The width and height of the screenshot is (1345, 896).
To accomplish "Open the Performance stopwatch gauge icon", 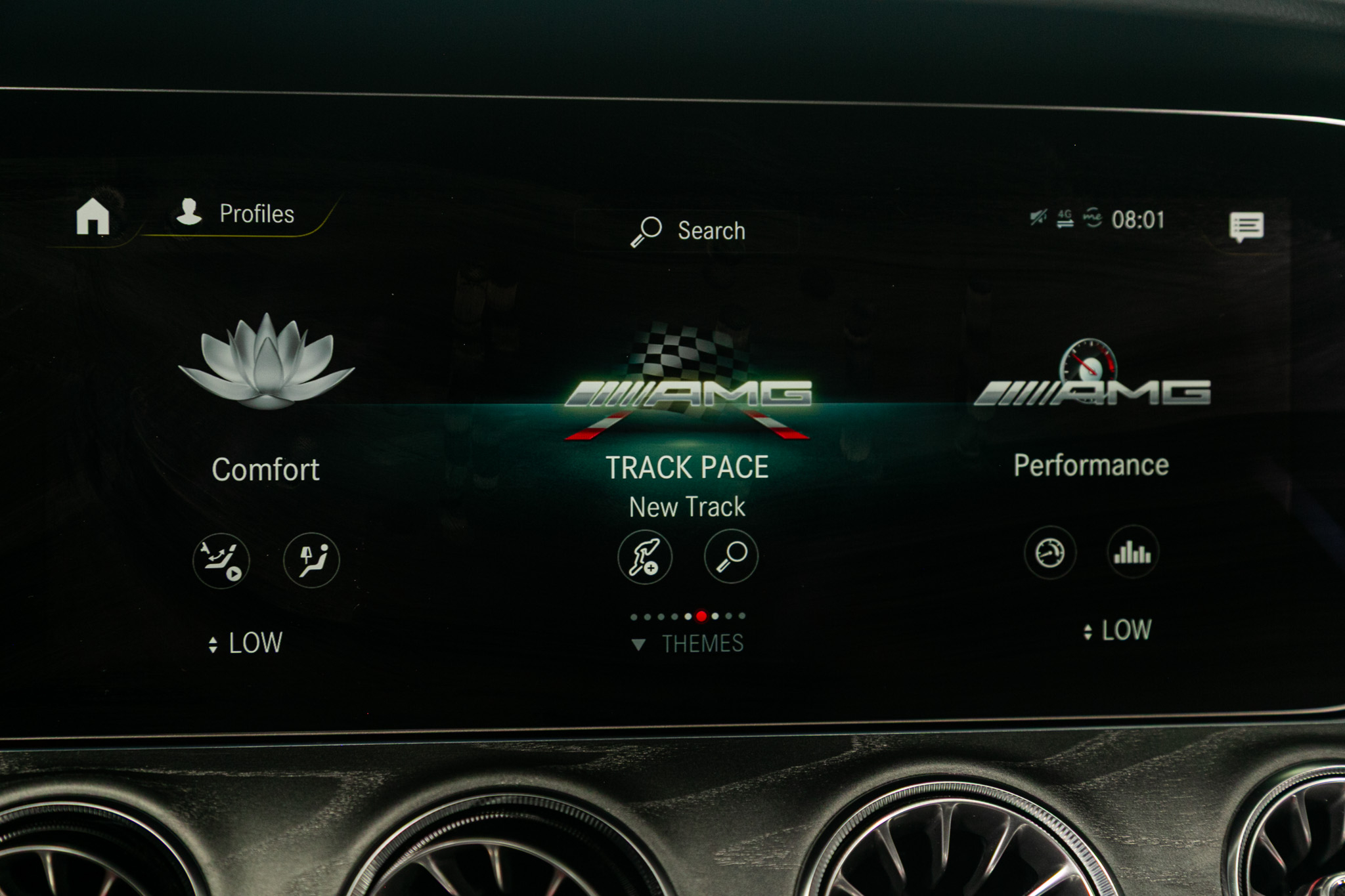I will (1049, 553).
